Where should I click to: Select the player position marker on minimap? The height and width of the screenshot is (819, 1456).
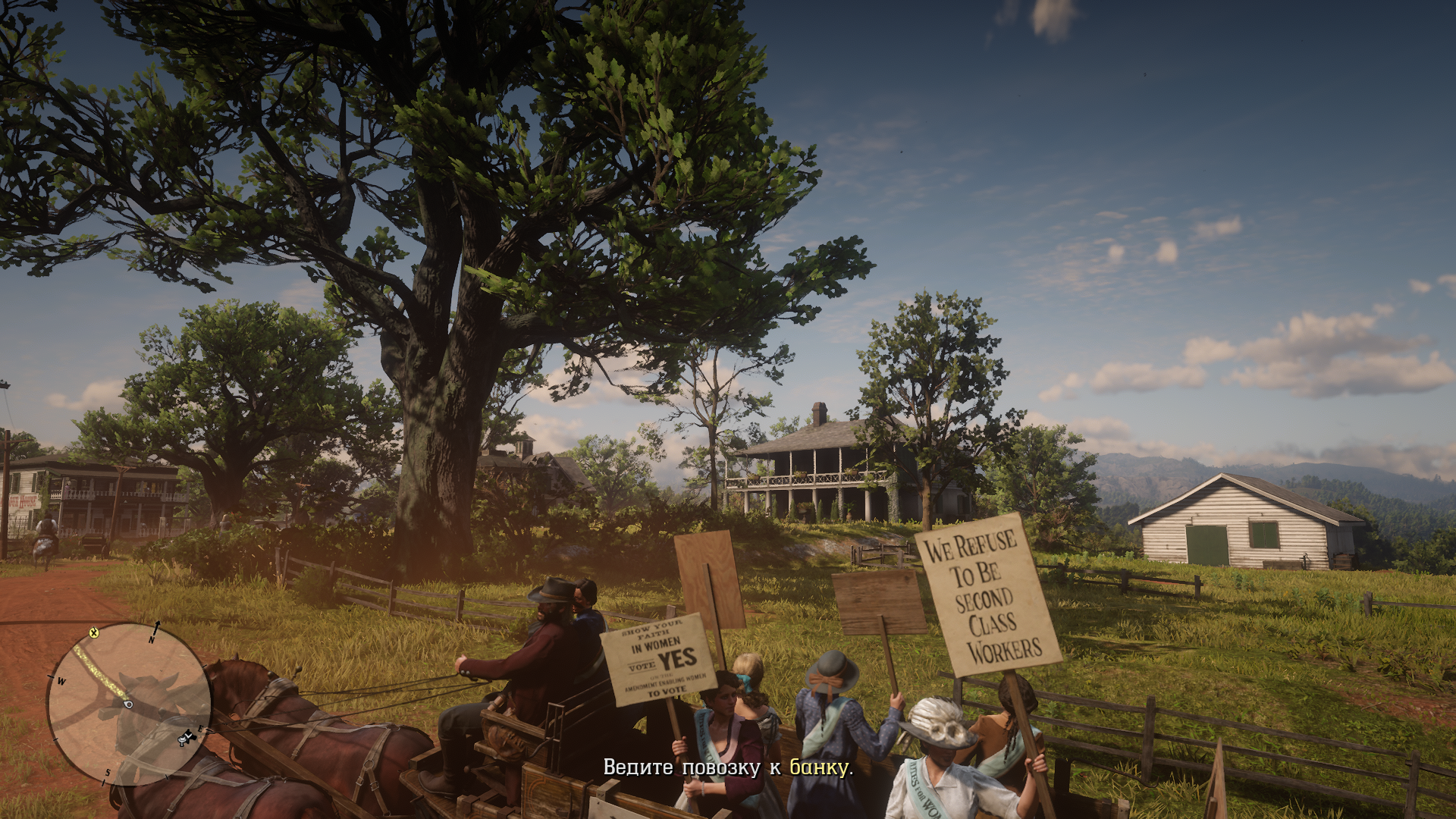coord(128,704)
